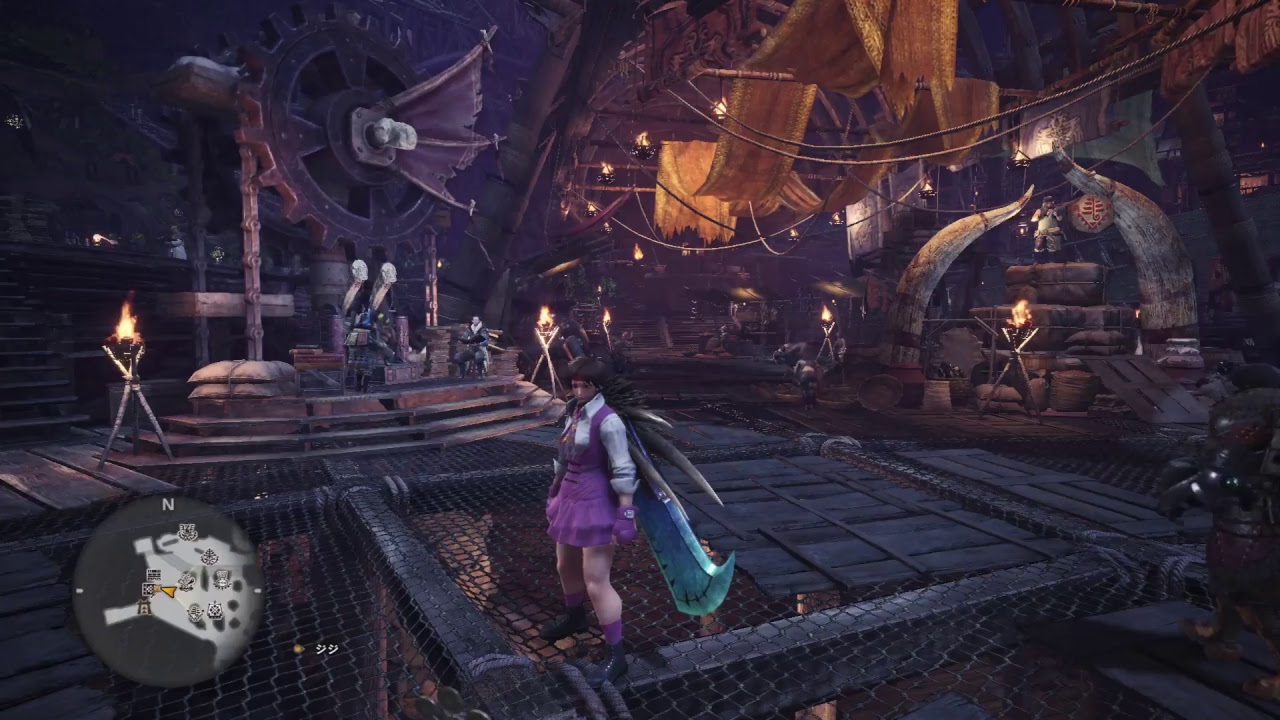Viewport: 1280px width, 720px height.
Task: Select the gate marker on the minimap
Action: click(x=145, y=607)
